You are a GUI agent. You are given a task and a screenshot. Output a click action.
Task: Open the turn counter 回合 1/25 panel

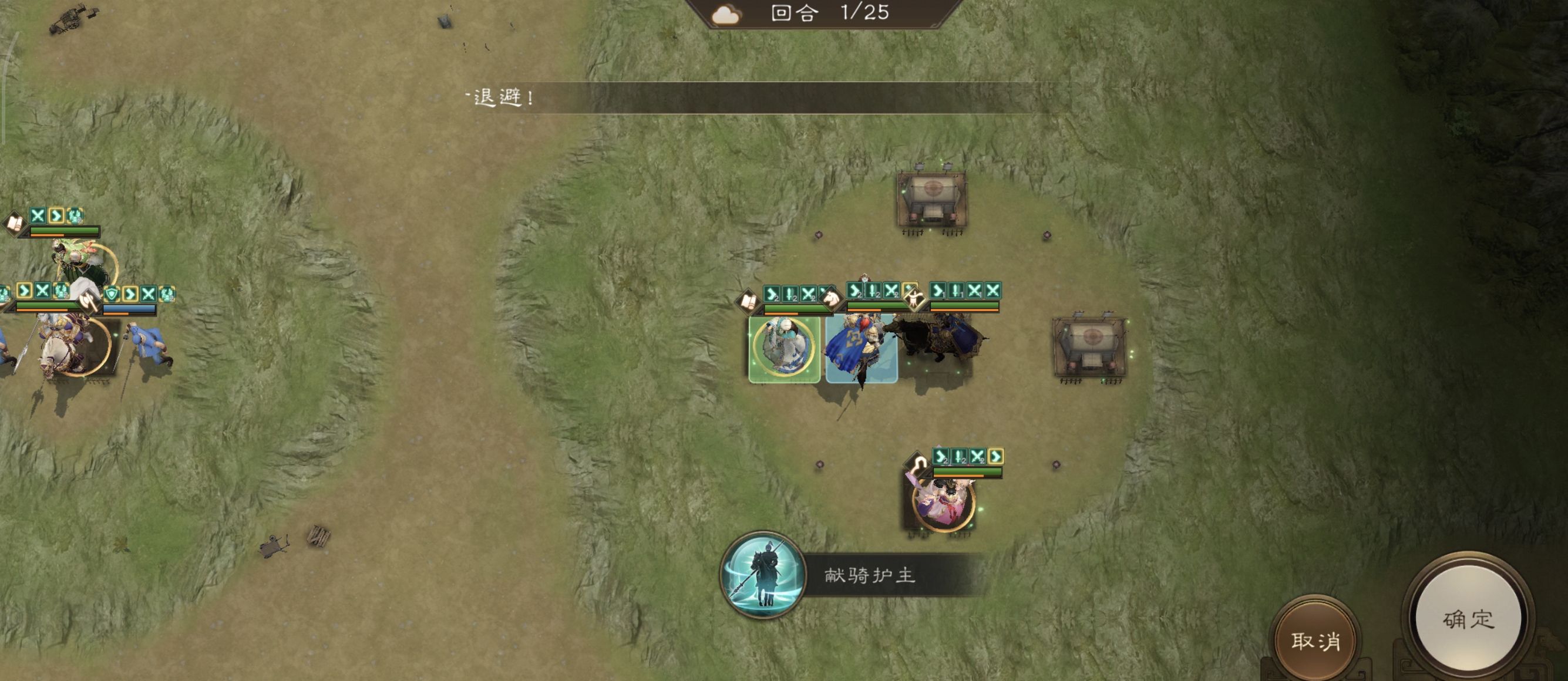819,12
